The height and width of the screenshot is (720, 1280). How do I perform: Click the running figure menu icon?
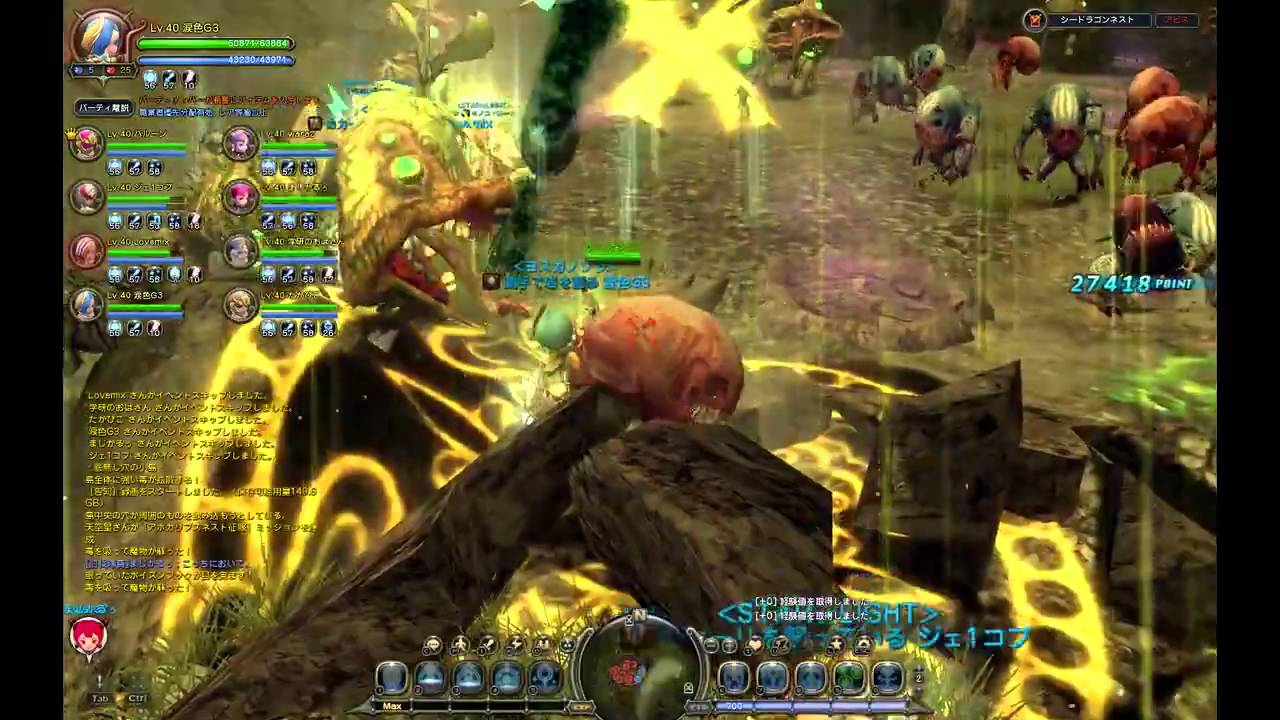(459, 646)
